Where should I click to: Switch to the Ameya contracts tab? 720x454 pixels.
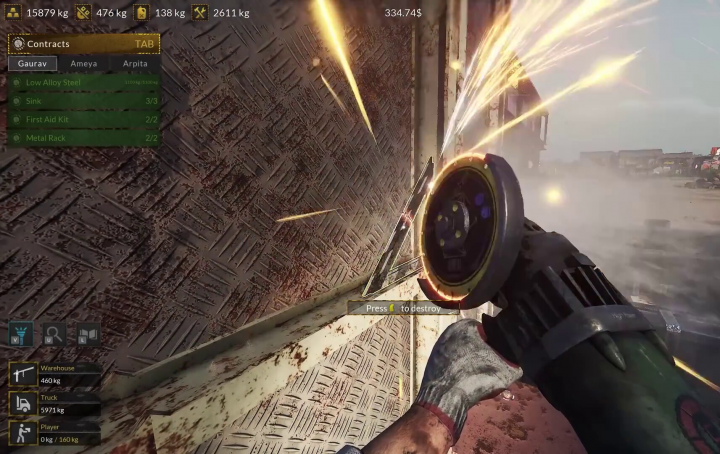(84, 63)
